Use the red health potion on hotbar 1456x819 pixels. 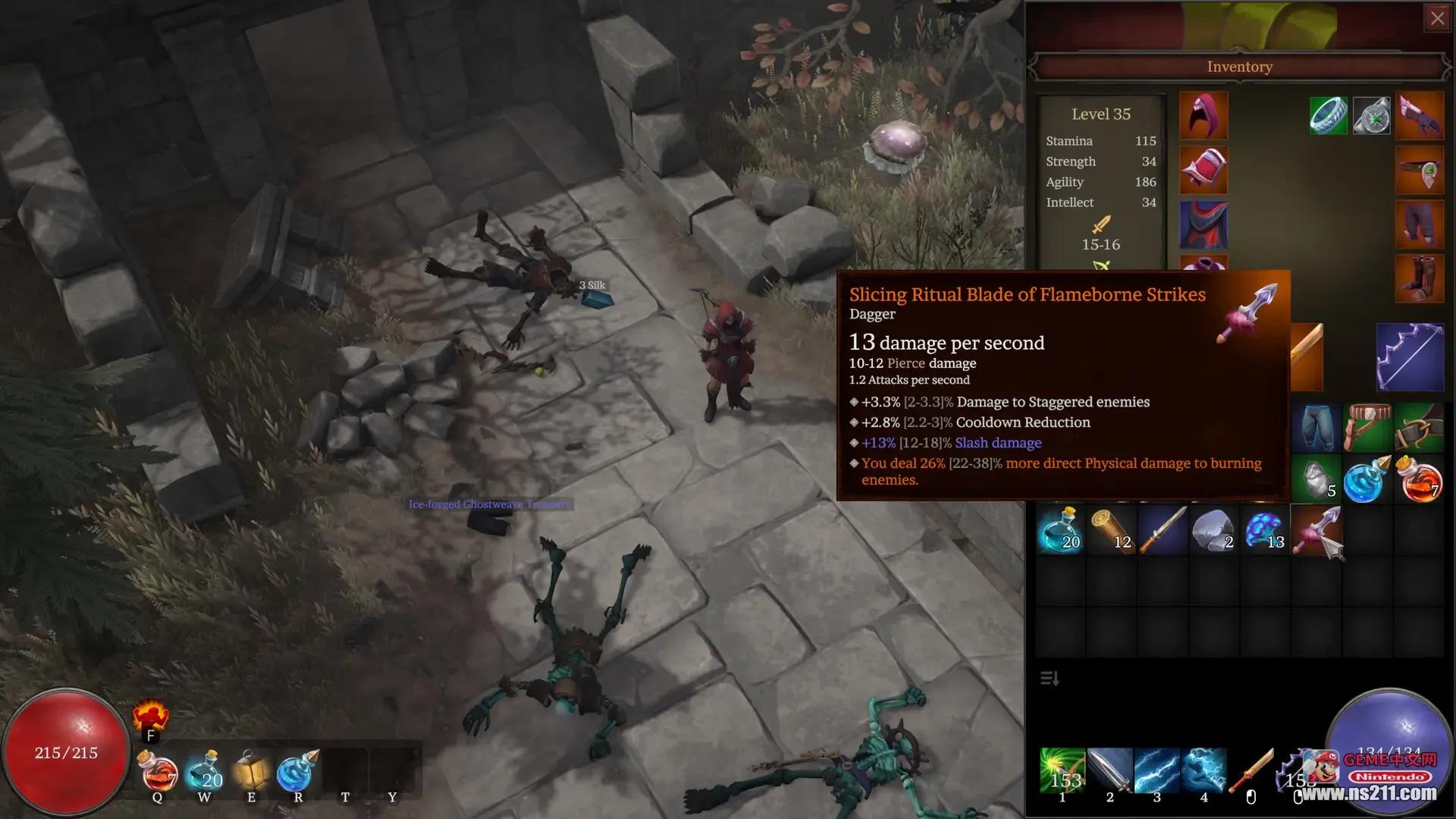click(x=158, y=772)
